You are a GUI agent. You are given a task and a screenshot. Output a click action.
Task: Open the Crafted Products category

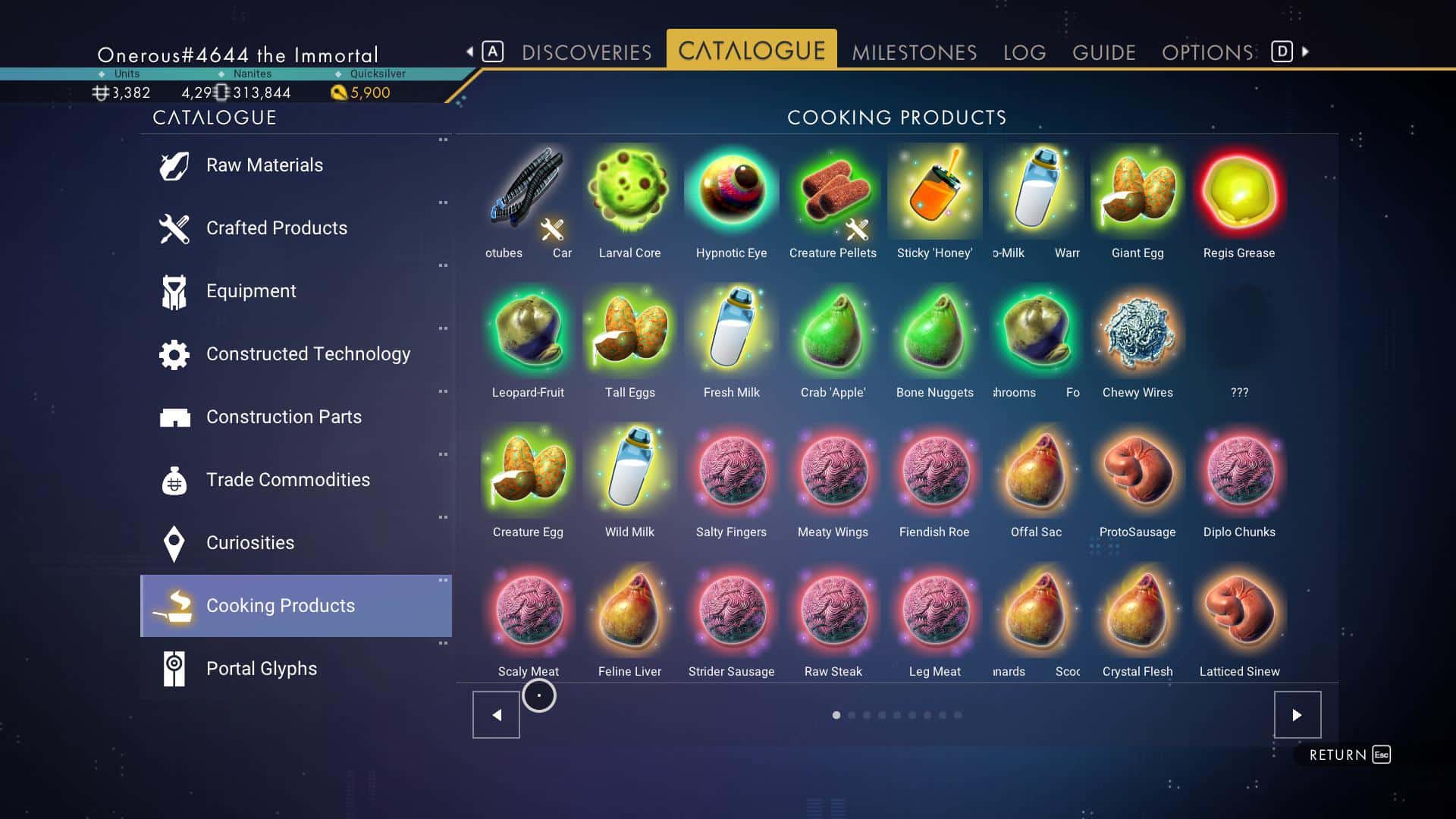[174, 227]
